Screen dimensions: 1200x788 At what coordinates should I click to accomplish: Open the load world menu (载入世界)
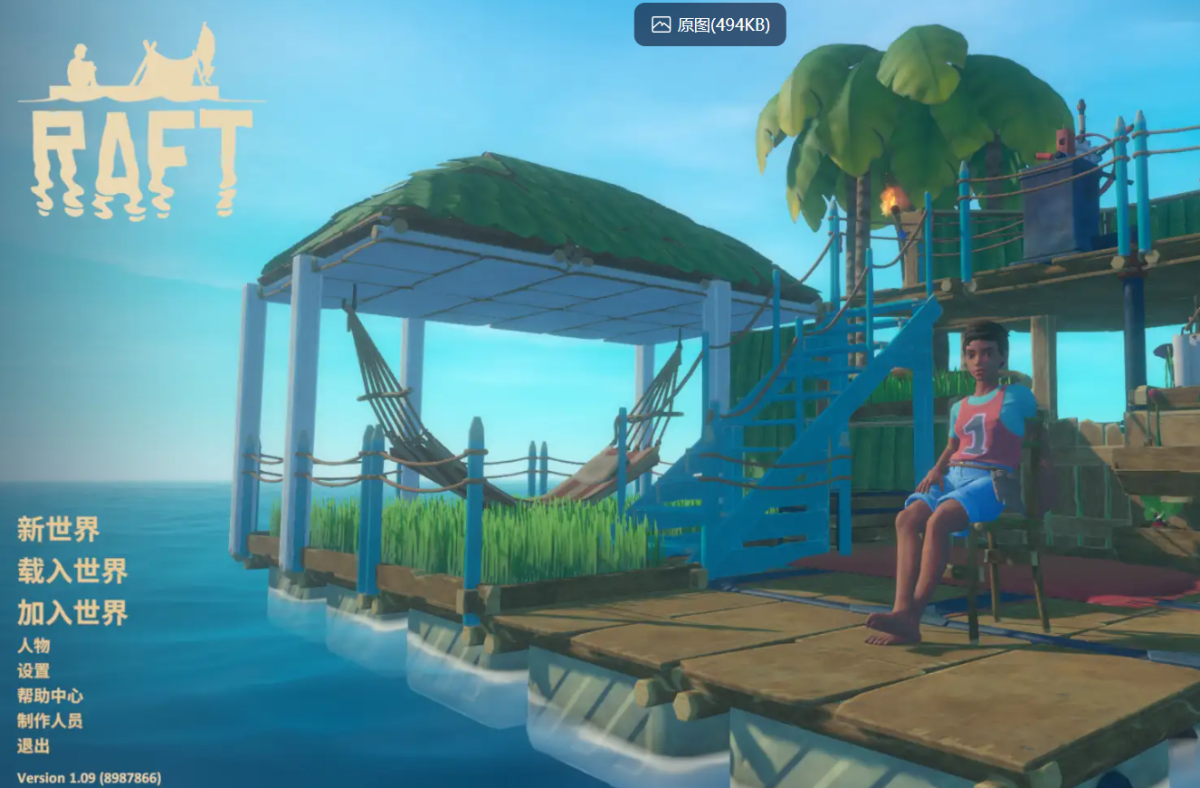[x=72, y=571]
